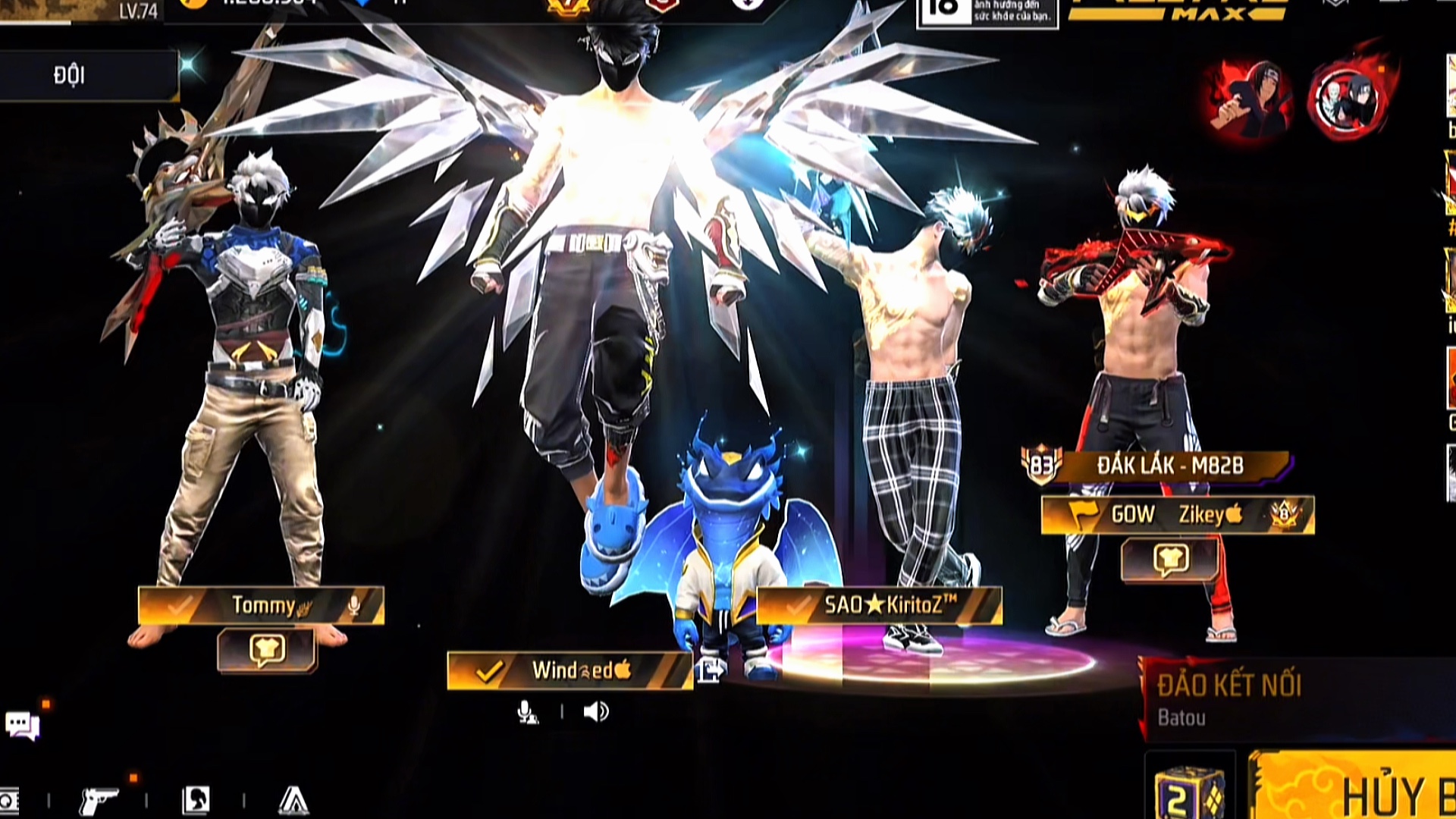Click the left red Itachi avatar icon
The height and width of the screenshot is (819, 1456).
pos(1250,99)
